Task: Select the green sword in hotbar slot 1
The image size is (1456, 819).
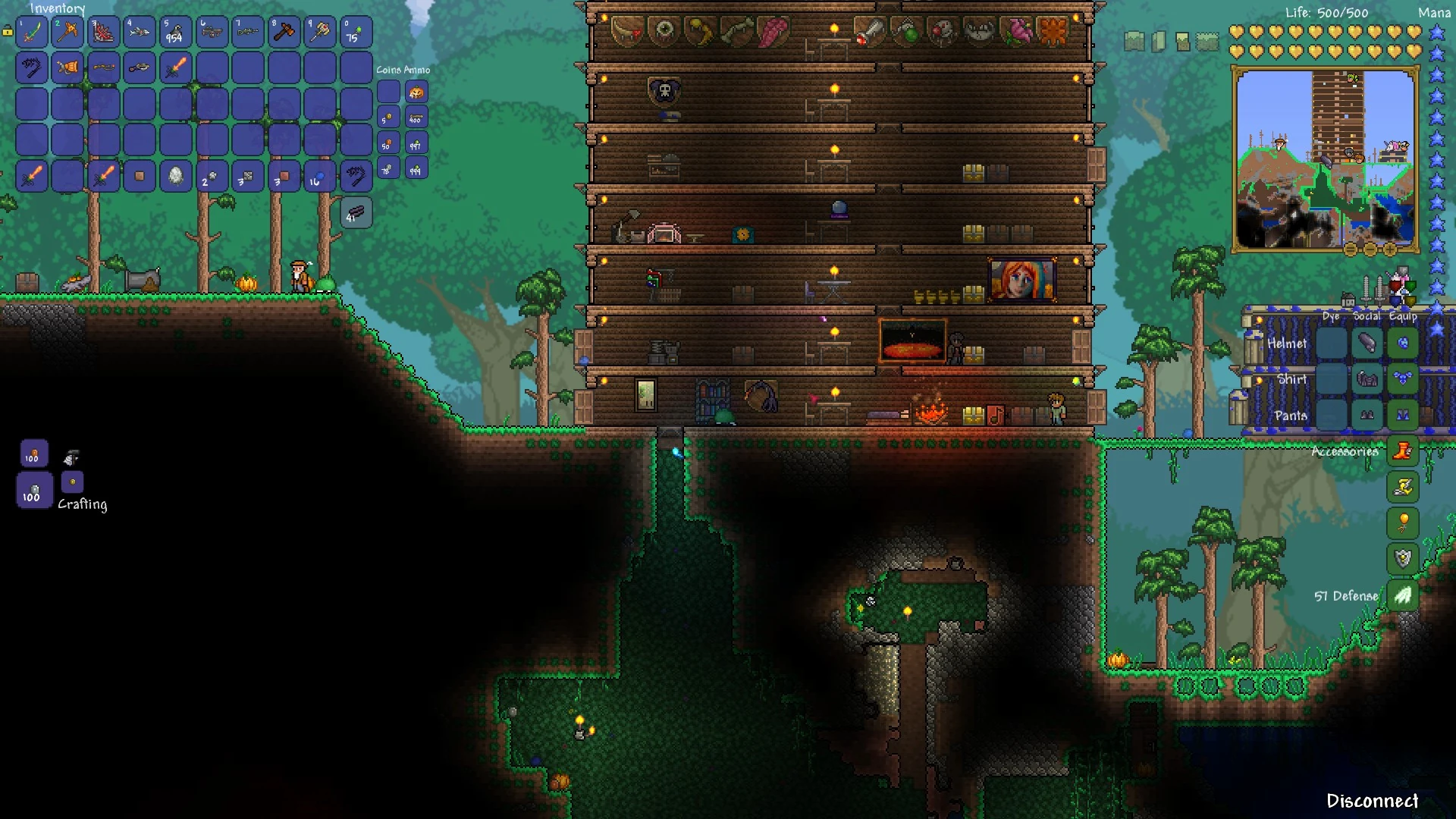Action: click(31, 32)
